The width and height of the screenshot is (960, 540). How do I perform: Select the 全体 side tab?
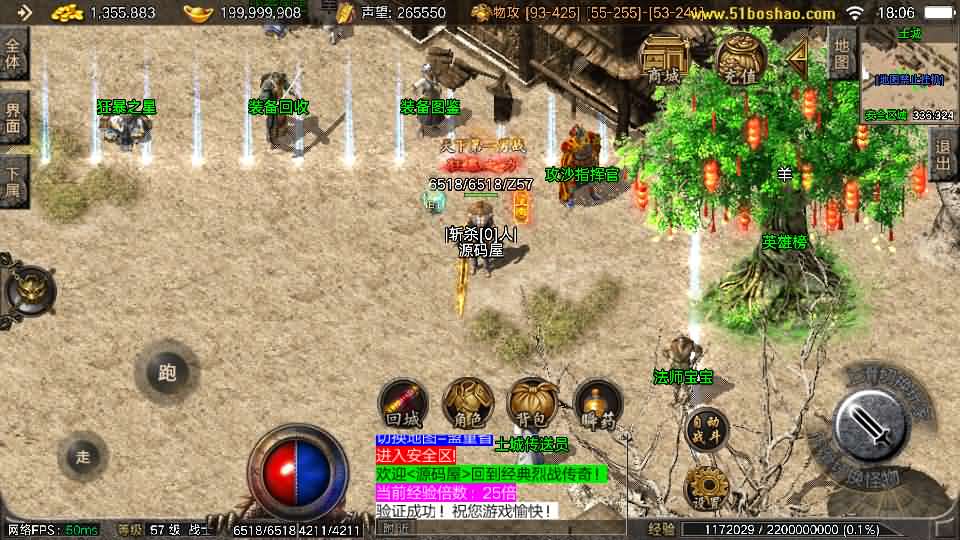(x=13, y=53)
